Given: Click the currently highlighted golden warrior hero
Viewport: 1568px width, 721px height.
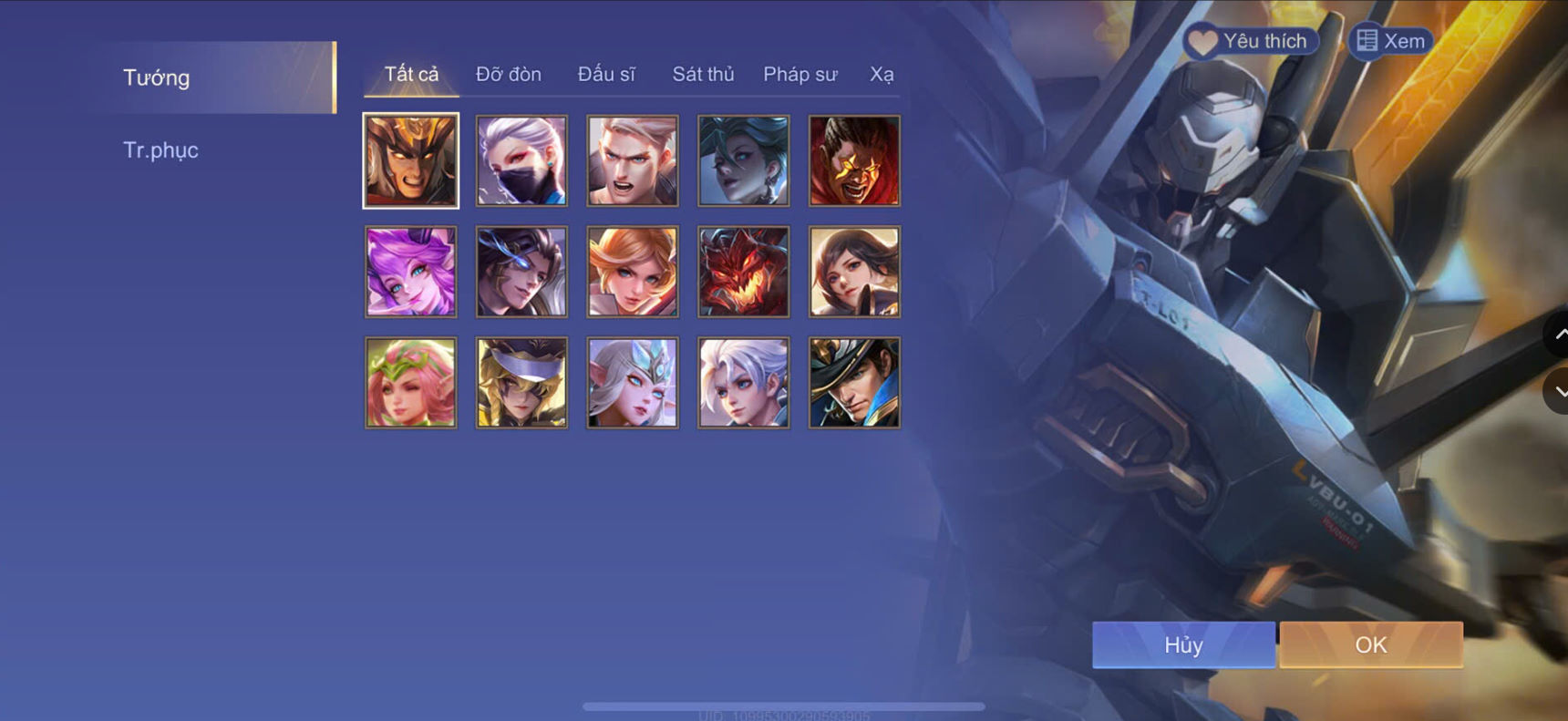Looking at the screenshot, I should click(409, 160).
